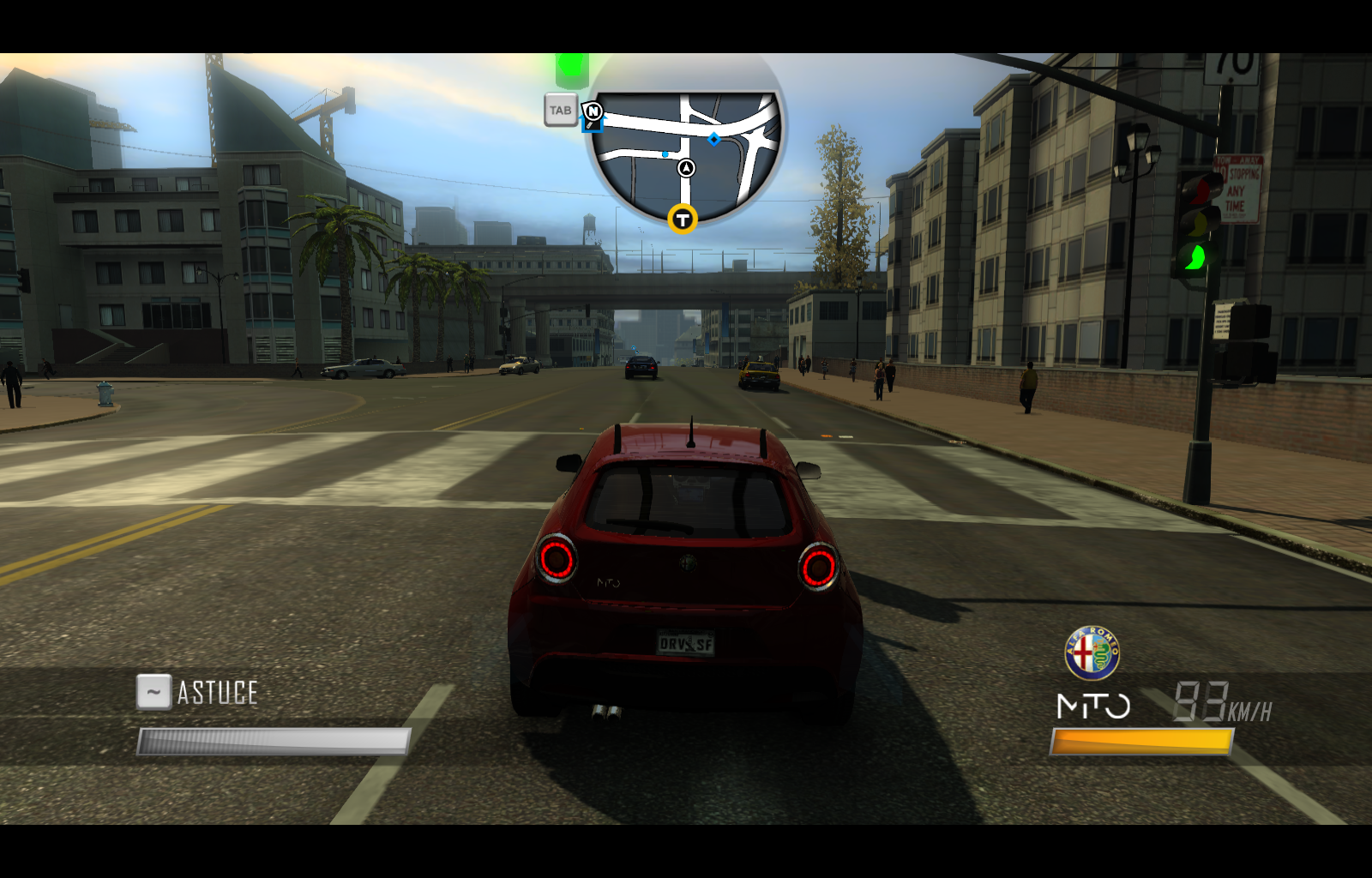This screenshot has height=878, width=1372.
Task: Select the MiTo car name logo
Action: pyautogui.click(x=1093, y=707)
